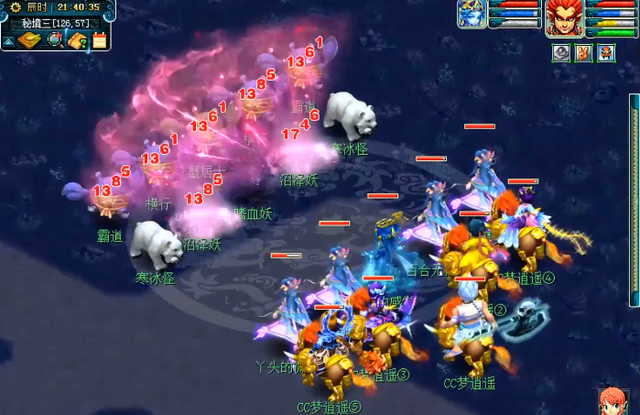Open the calendar events icon
Viewport: 640px width, 415px height.
click(x=99, y=40)
